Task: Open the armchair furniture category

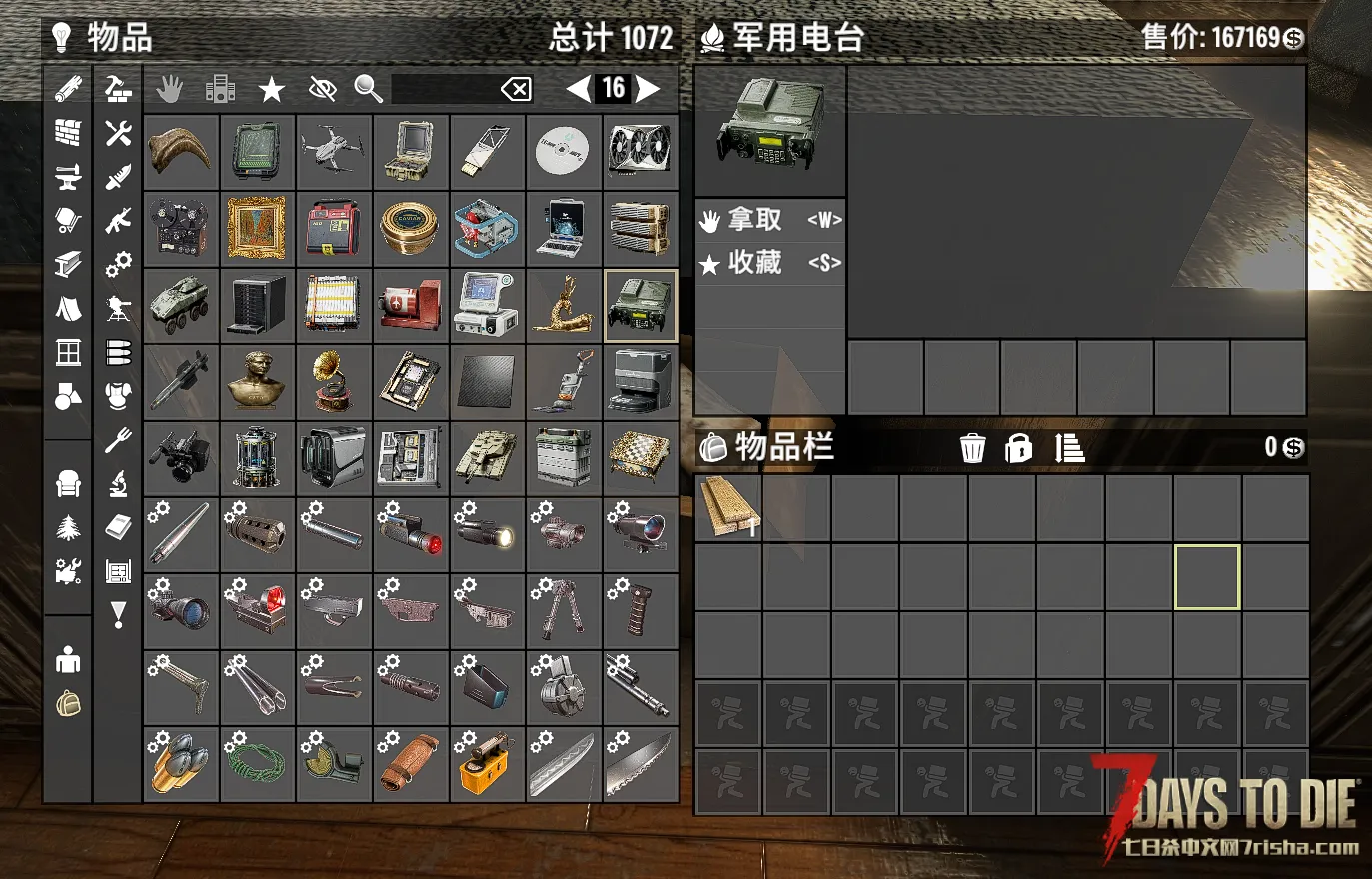Action: tap(68, 484)
